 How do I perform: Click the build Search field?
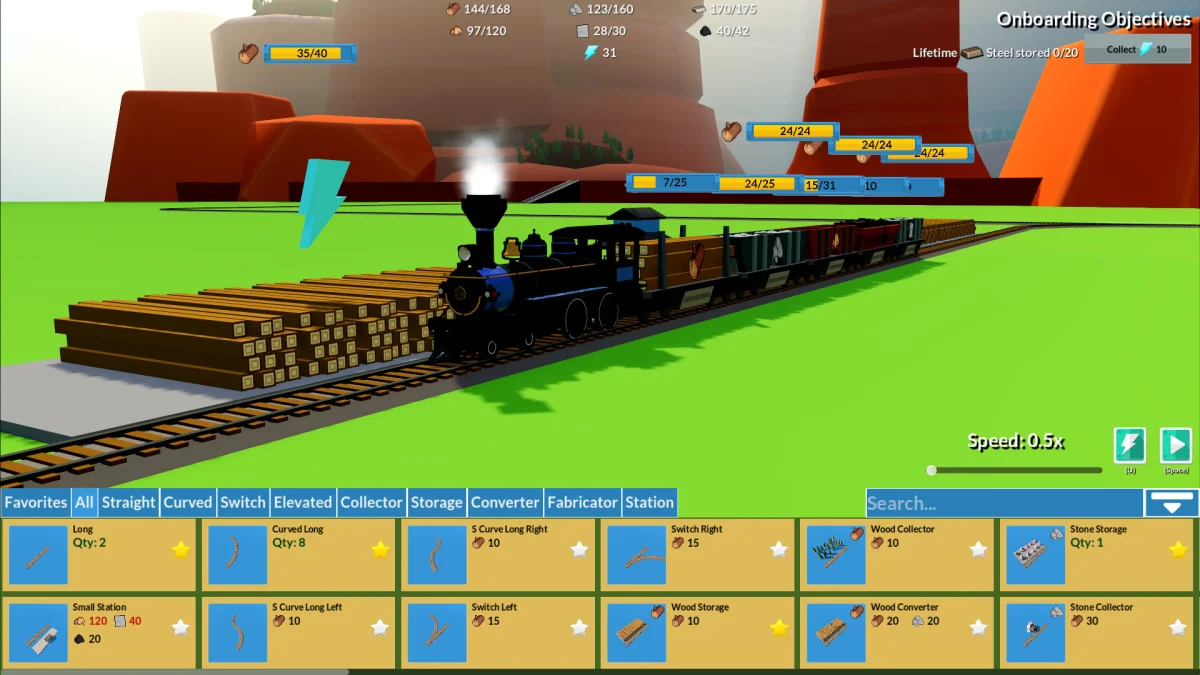pyautogui.click(x=1003, y=503)
